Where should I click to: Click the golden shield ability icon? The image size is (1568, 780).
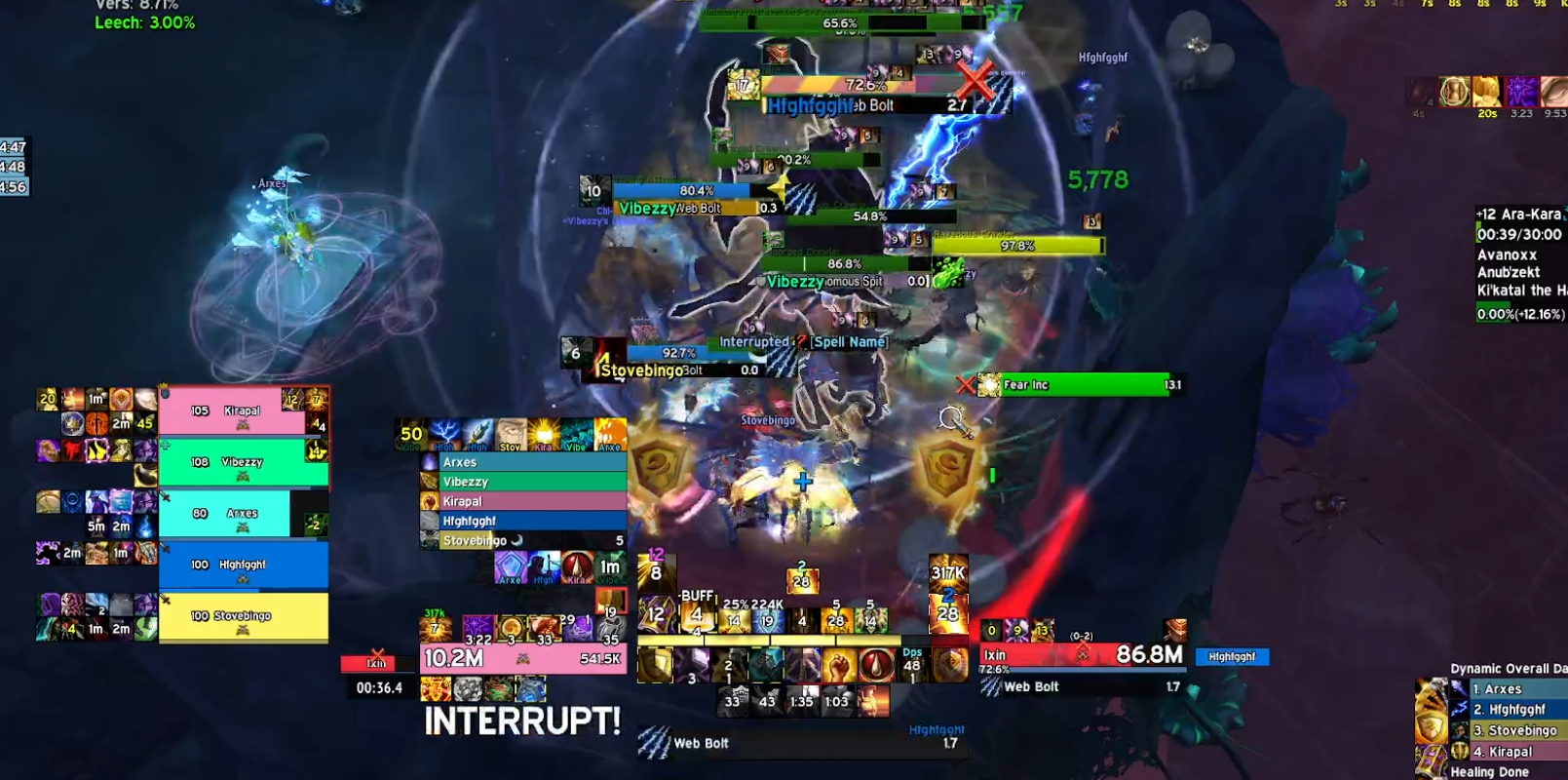(x=655, y=665)
